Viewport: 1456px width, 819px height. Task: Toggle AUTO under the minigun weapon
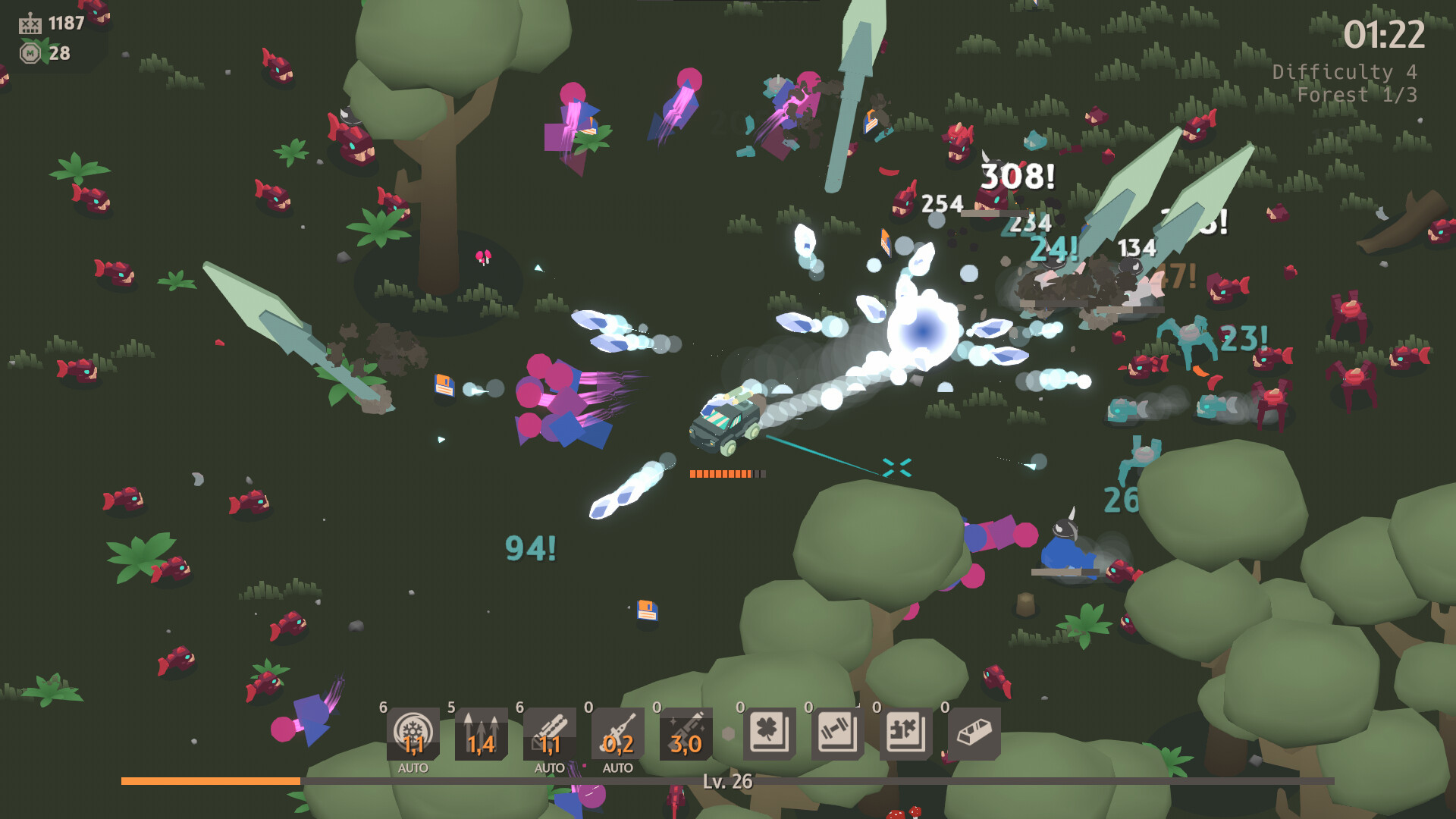(548, 767)
